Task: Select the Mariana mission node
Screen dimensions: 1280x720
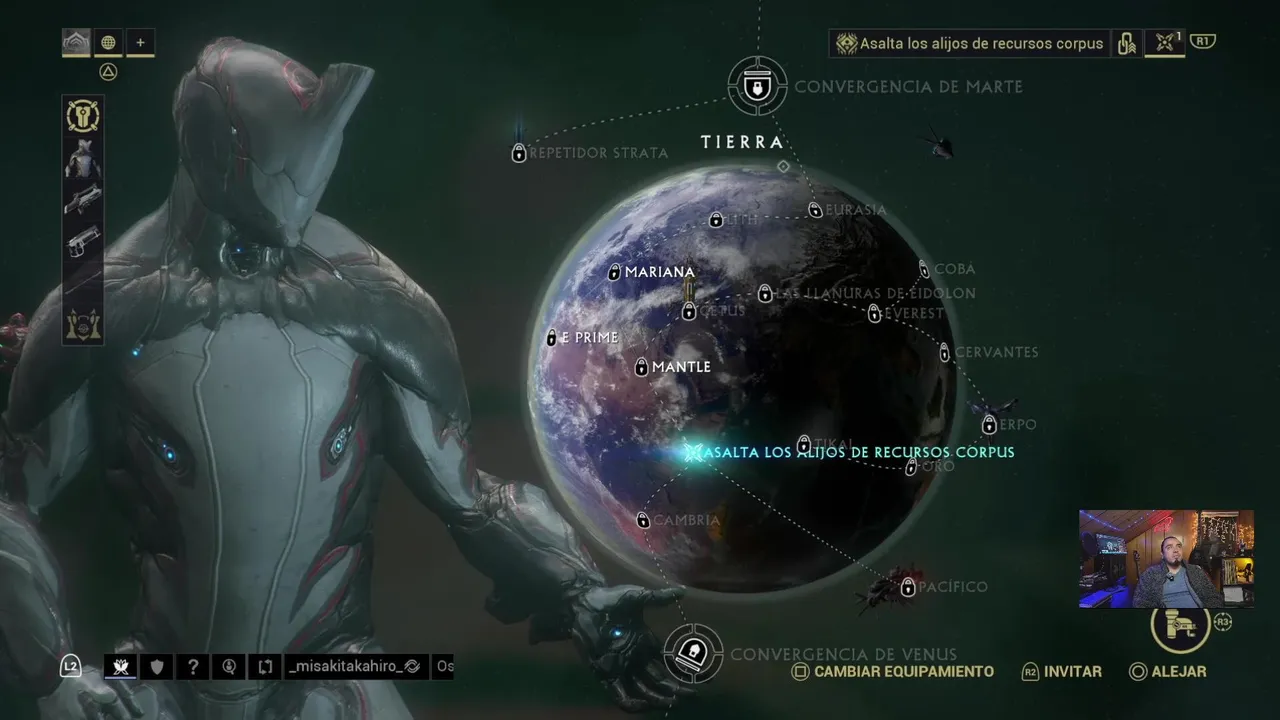Action: click(x=615, y=272)
